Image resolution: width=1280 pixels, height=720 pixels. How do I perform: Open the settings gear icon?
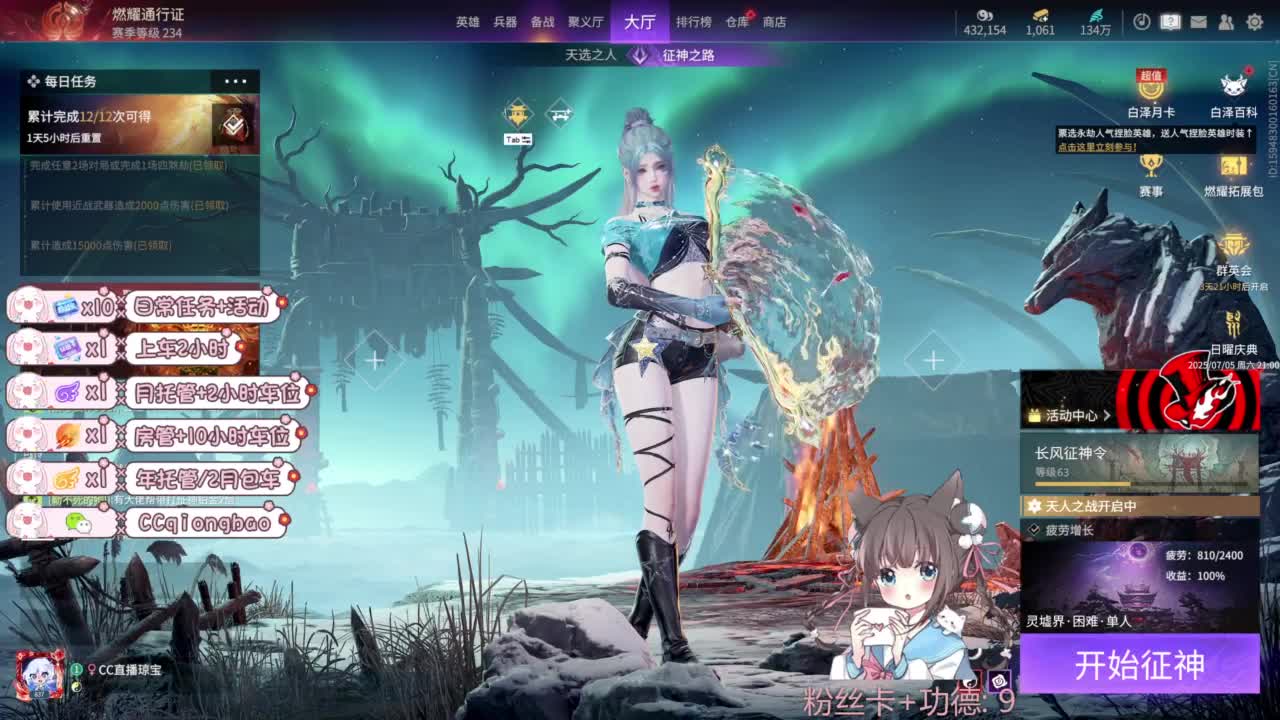(1253, 21)
